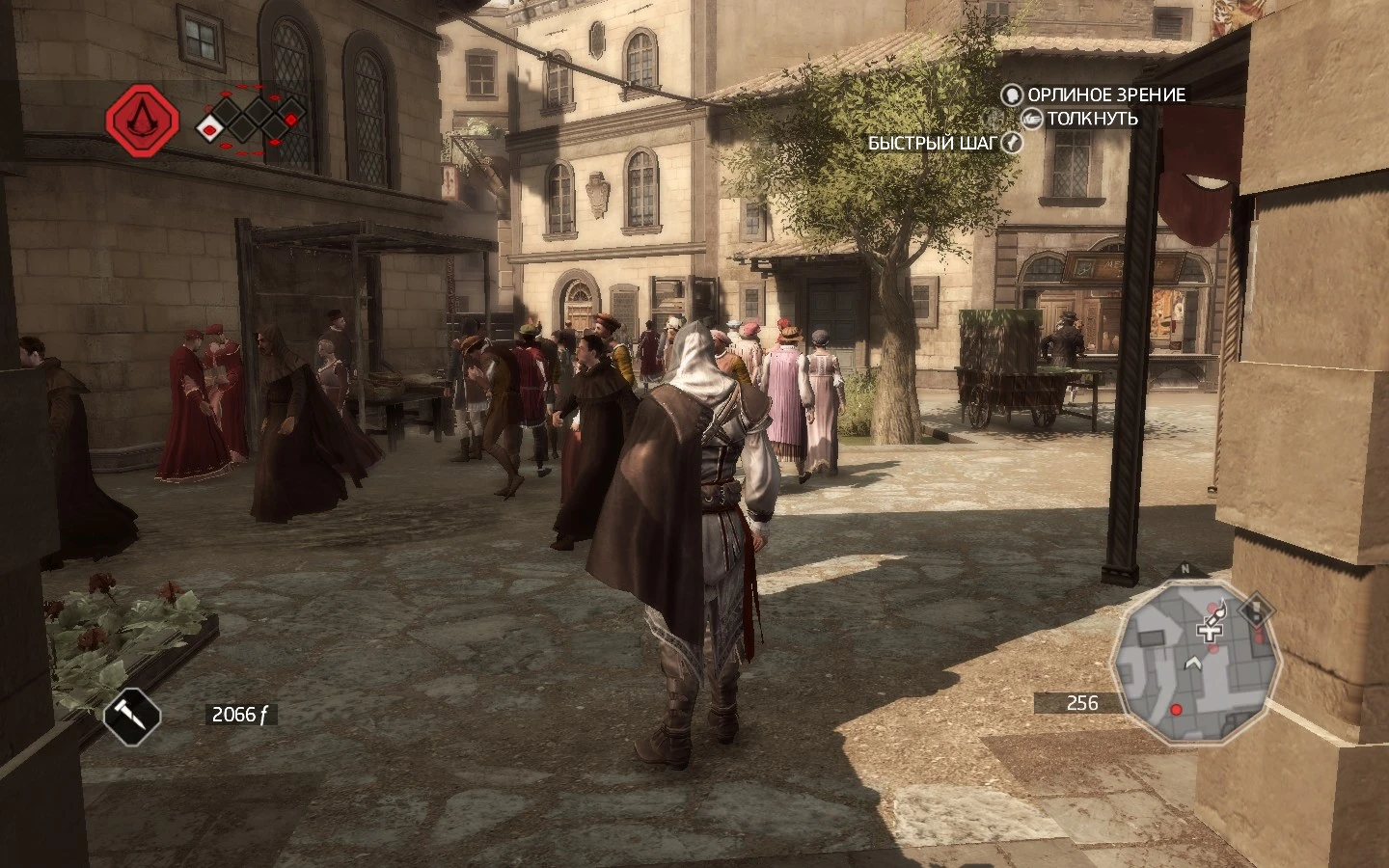Click the head icon beside ОРЛИНОЕ ЗРЕНИЕ
This screenshot has width=1389, height=868.
click(x=1011, y=95)
